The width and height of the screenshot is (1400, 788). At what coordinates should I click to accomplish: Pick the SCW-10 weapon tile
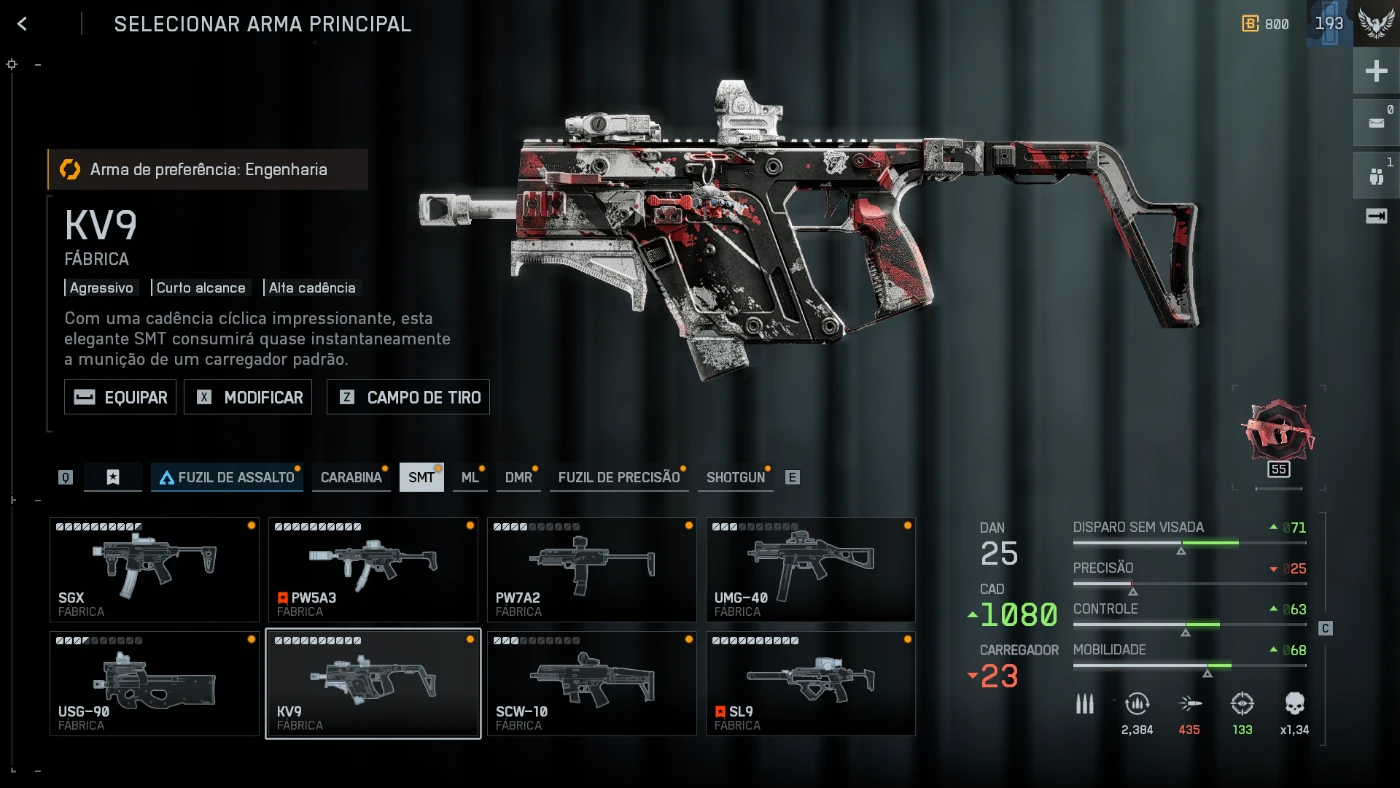tap(592, 683)
